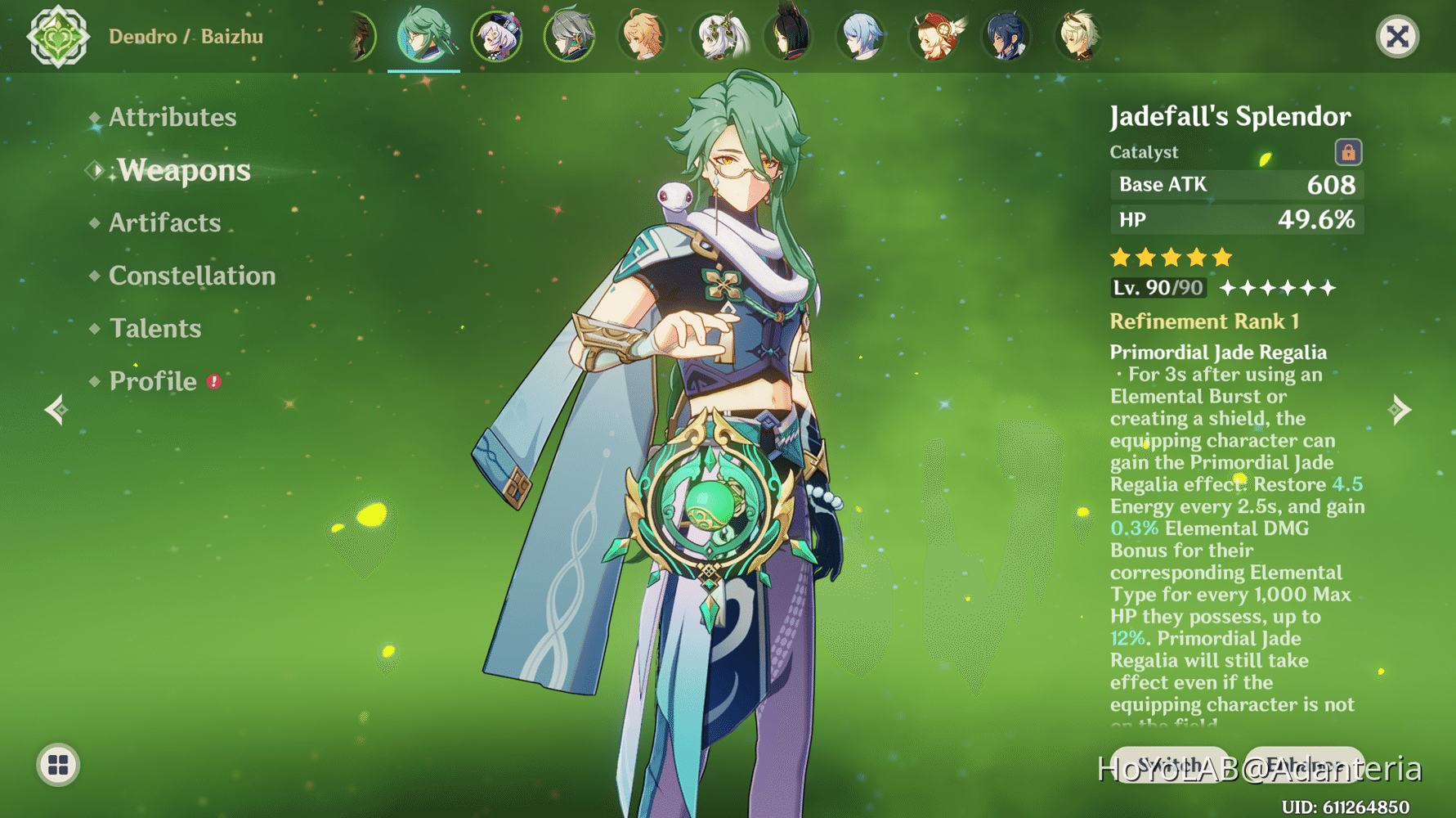The height and width of the screenshot is (818, 1456).
Task: Select Nahida's character portrait
Action: coord(715,37)
